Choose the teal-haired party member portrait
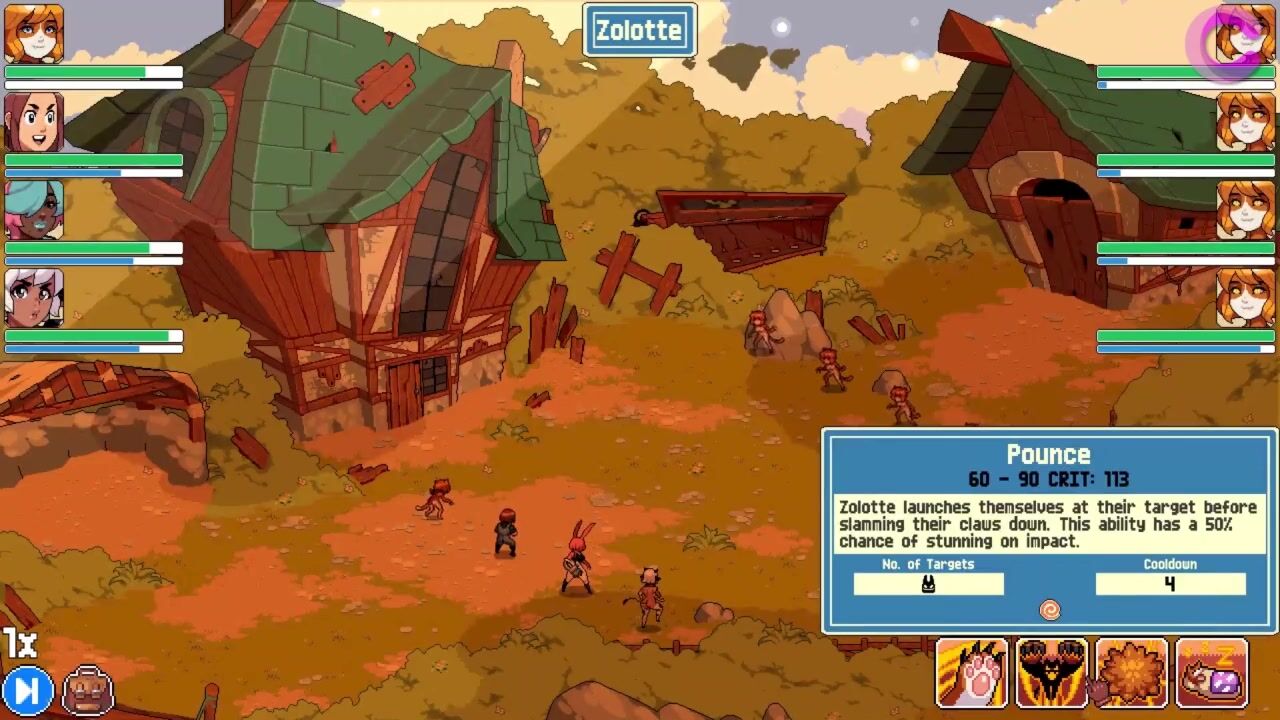 pos(34,210)
